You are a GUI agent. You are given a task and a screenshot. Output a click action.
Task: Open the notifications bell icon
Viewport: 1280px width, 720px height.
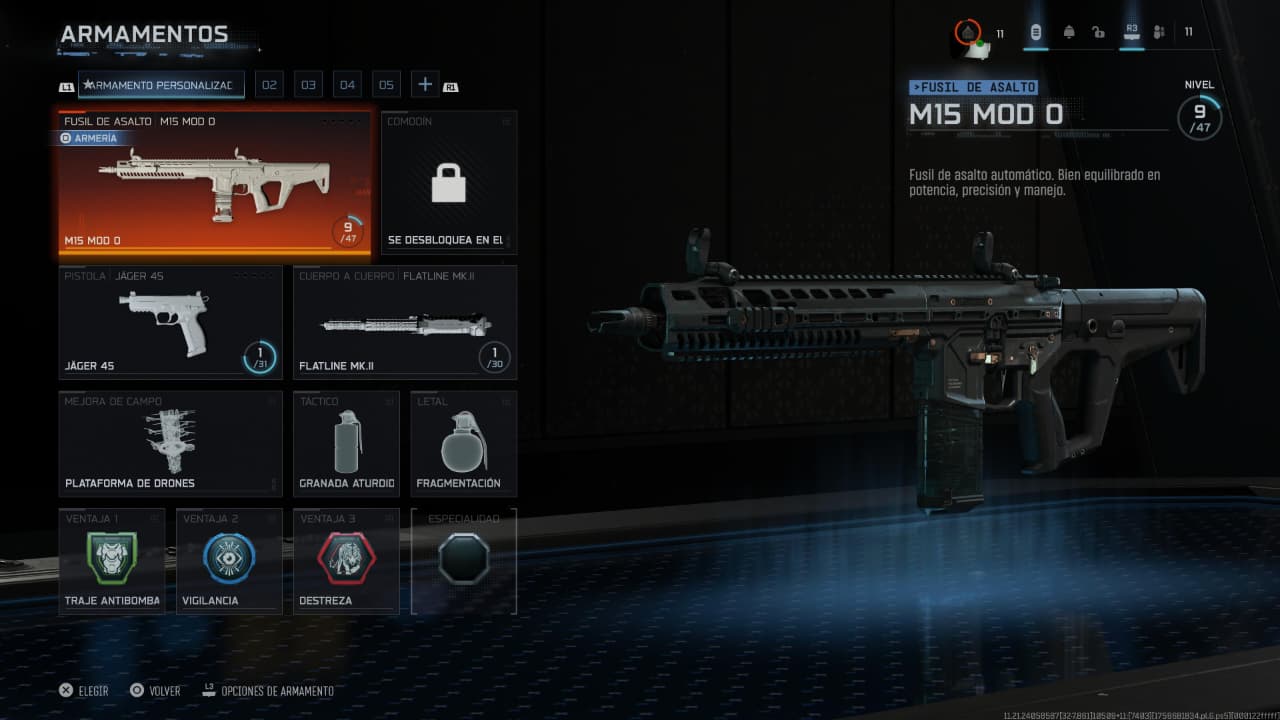(1068, 32)
